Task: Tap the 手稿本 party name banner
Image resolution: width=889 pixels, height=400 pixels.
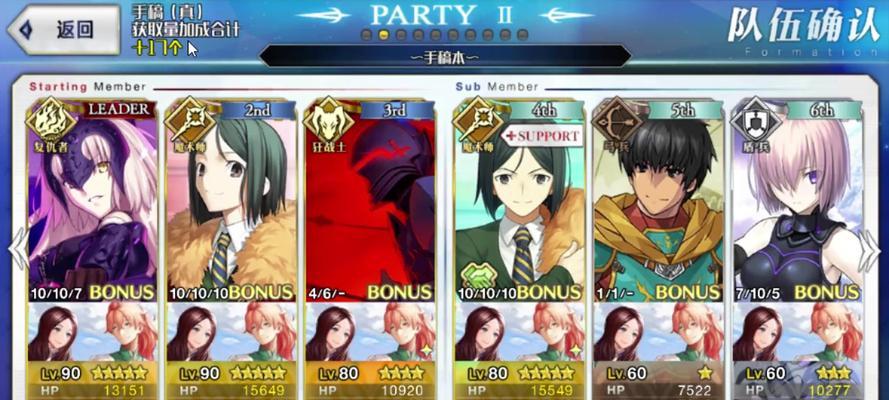Action: [x=444, y=58]
